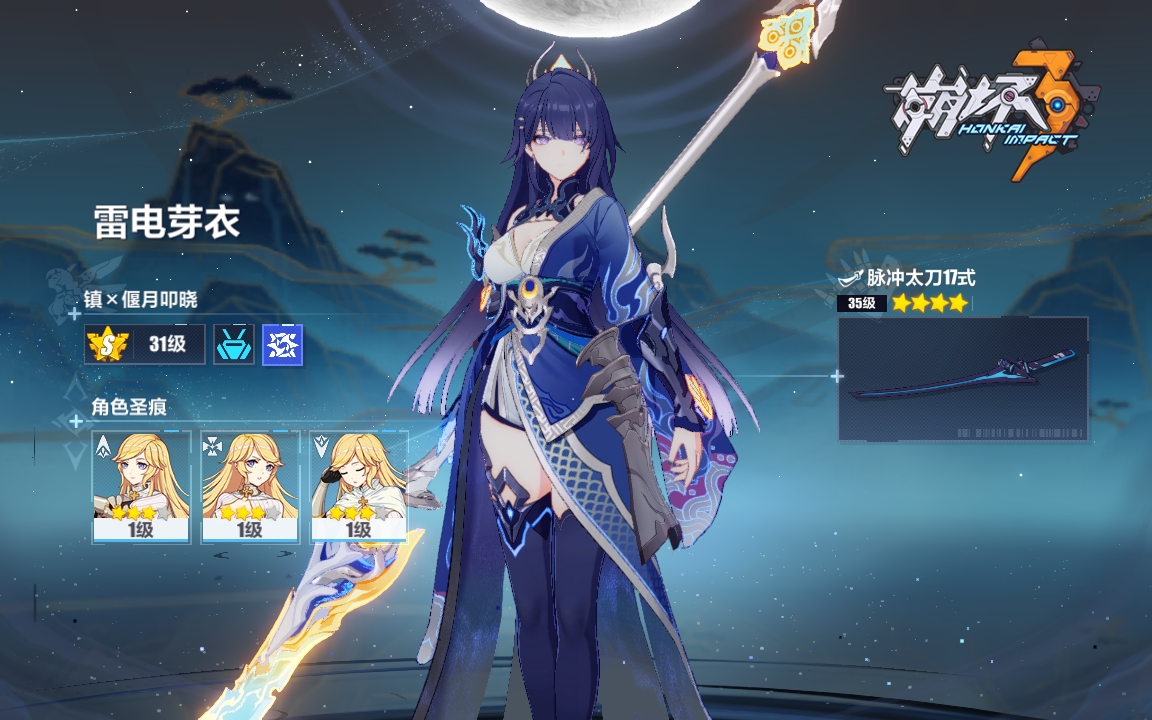The height and width of the screenshot is (720, 1152).
Task: Click the blue square element icon
Action: 282,345
